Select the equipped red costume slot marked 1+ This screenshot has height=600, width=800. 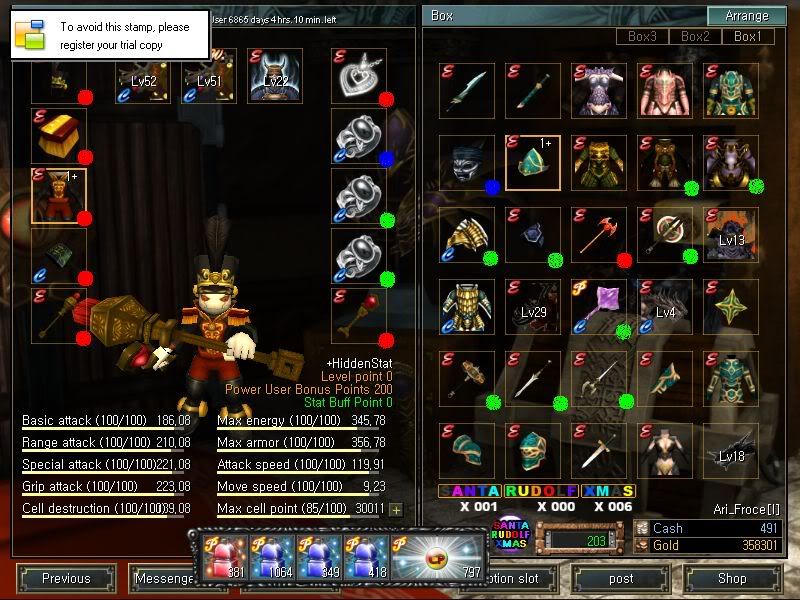(x=58, y=195)
